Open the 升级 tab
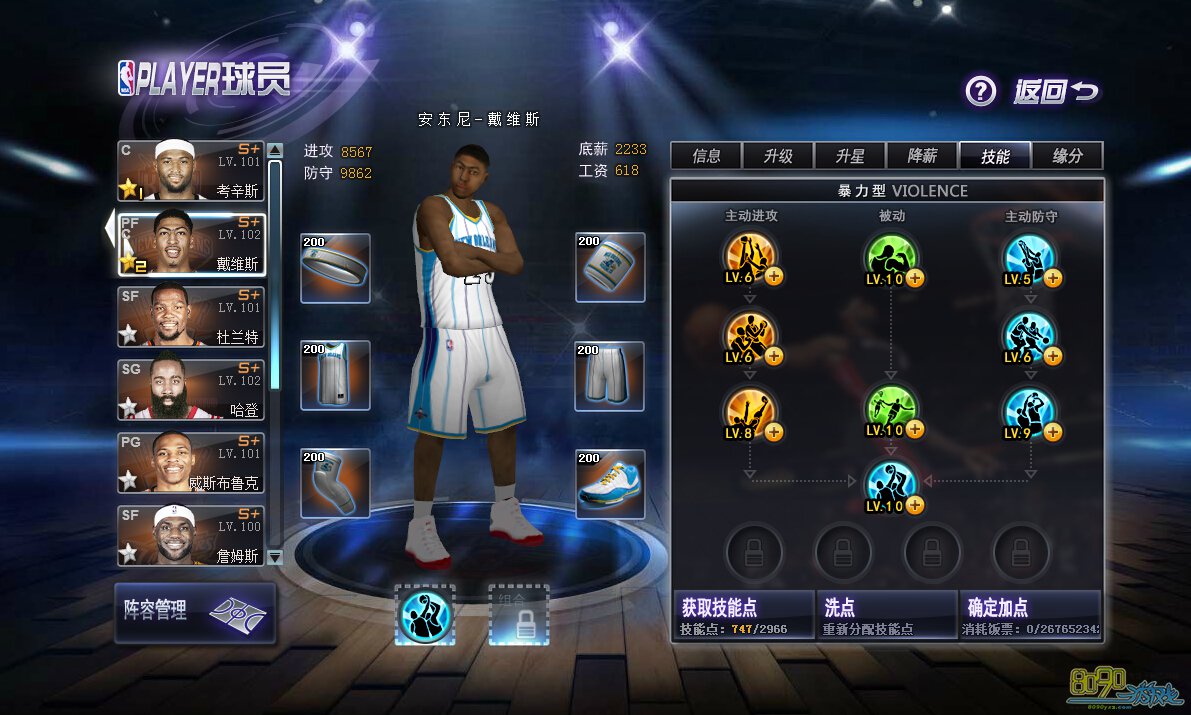The width and height of the screenshot is (1191, 715). 778,156
